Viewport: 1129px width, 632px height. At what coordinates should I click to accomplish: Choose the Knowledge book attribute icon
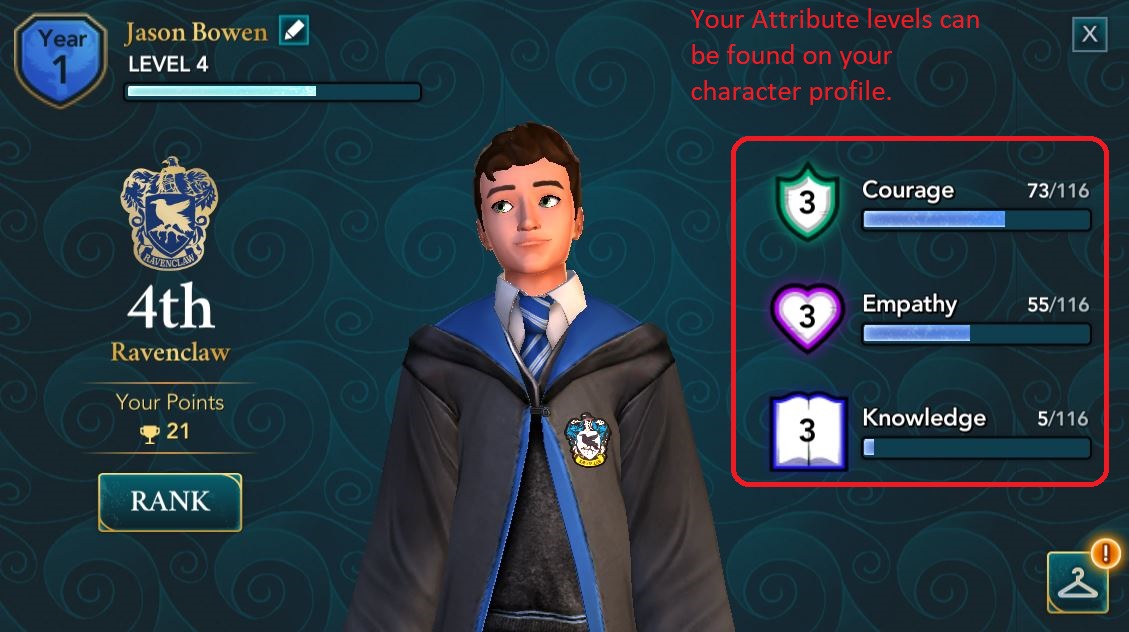tap(808, 432)
